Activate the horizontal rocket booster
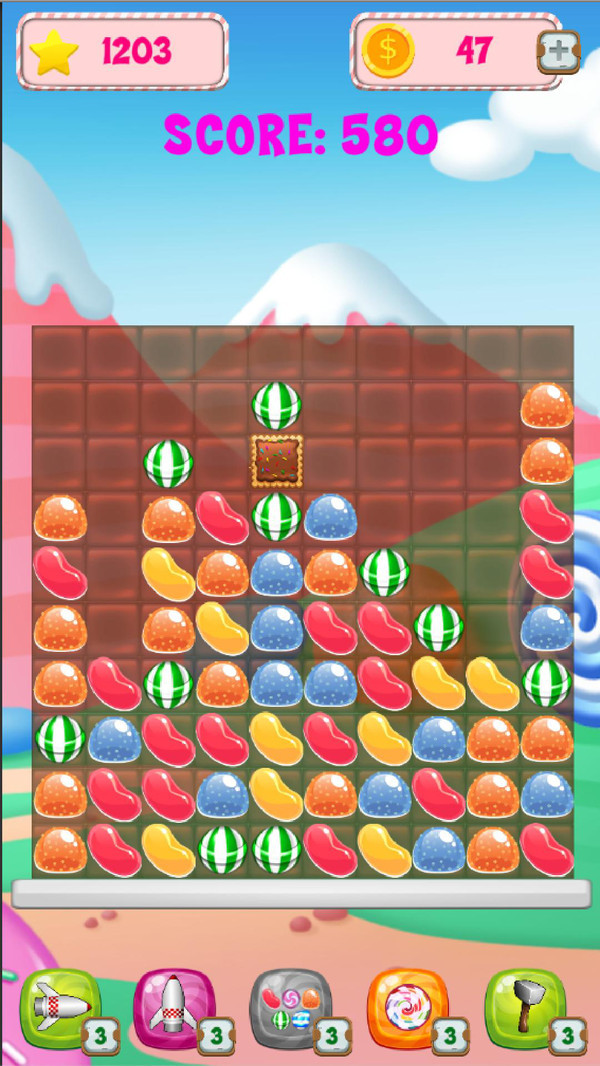This screenshot has height=1066, width=600. point(59,1008)
